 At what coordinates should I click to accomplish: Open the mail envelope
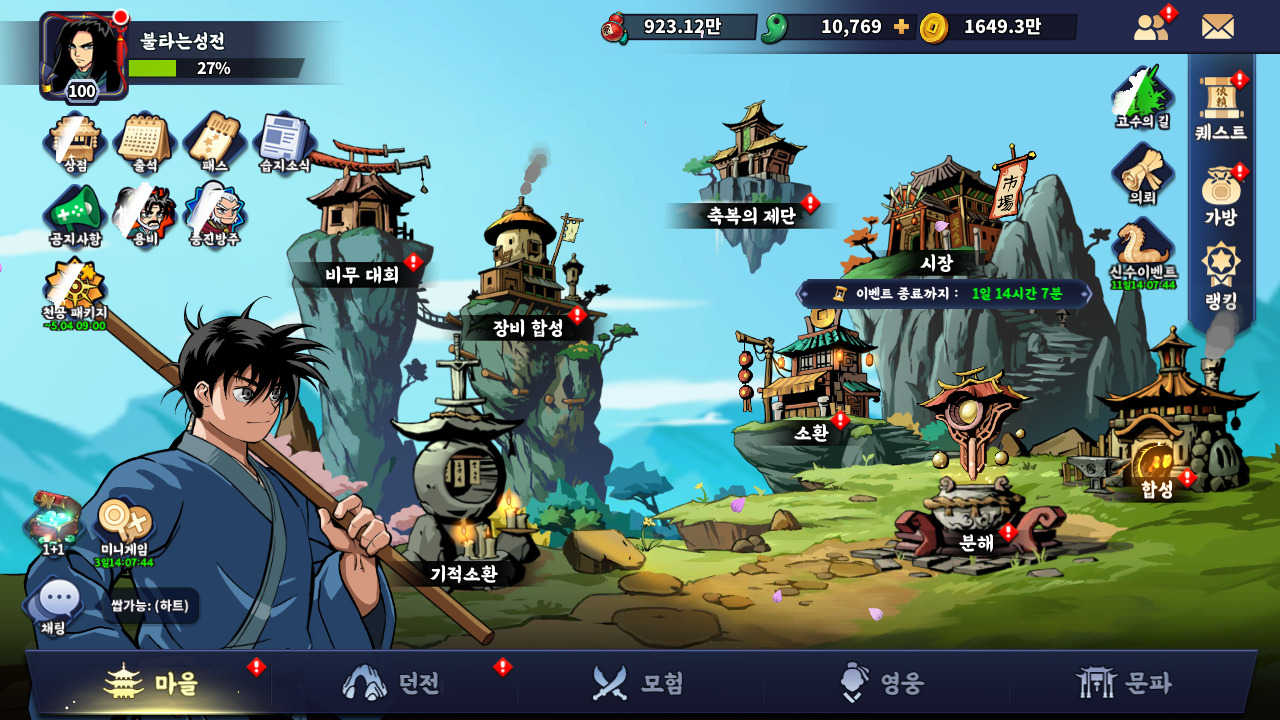pyautogui.click(x=1217, y=27)
